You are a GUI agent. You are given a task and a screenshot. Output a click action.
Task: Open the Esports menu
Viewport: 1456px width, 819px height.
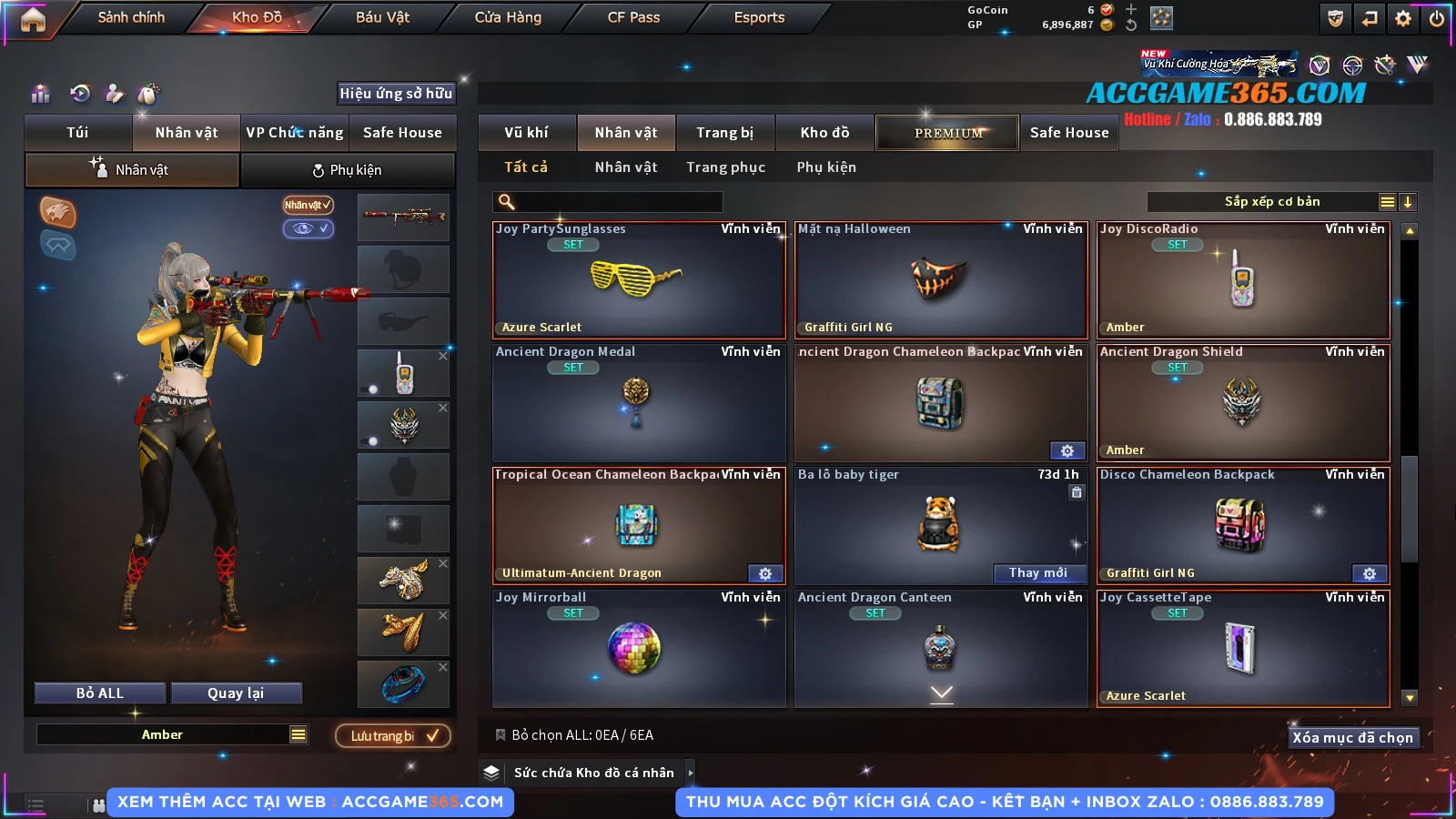click(759, 17)
